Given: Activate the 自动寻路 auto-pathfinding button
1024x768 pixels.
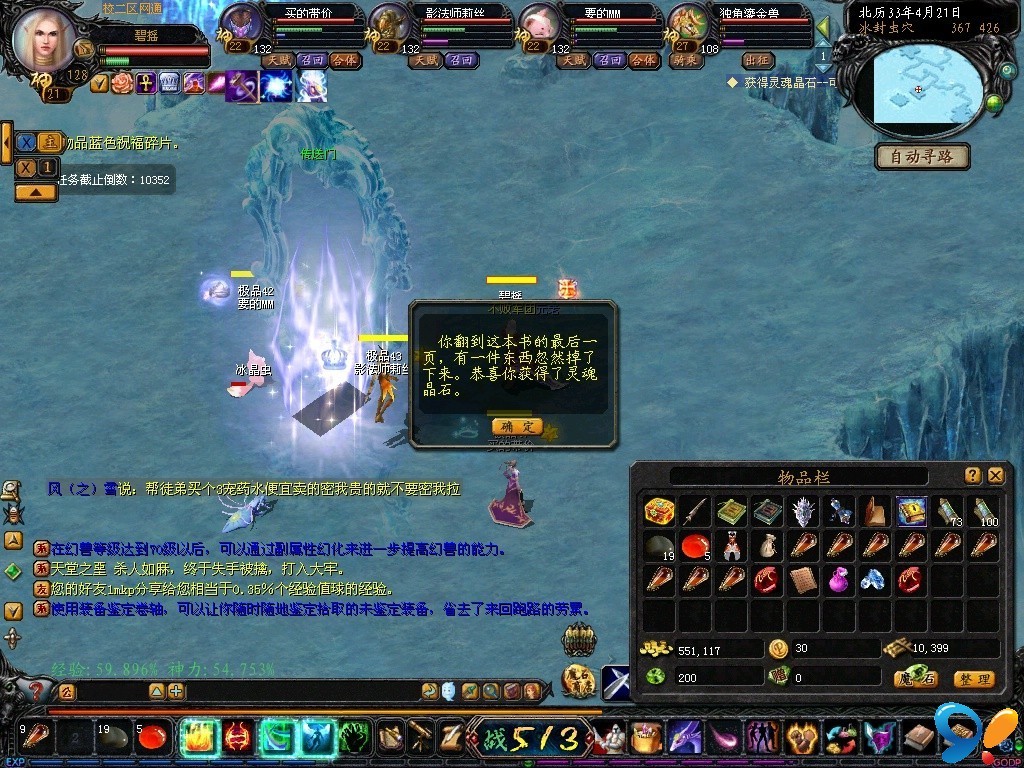Looking at the screenshot, I should pyautogui.click(x=923, y=157).
